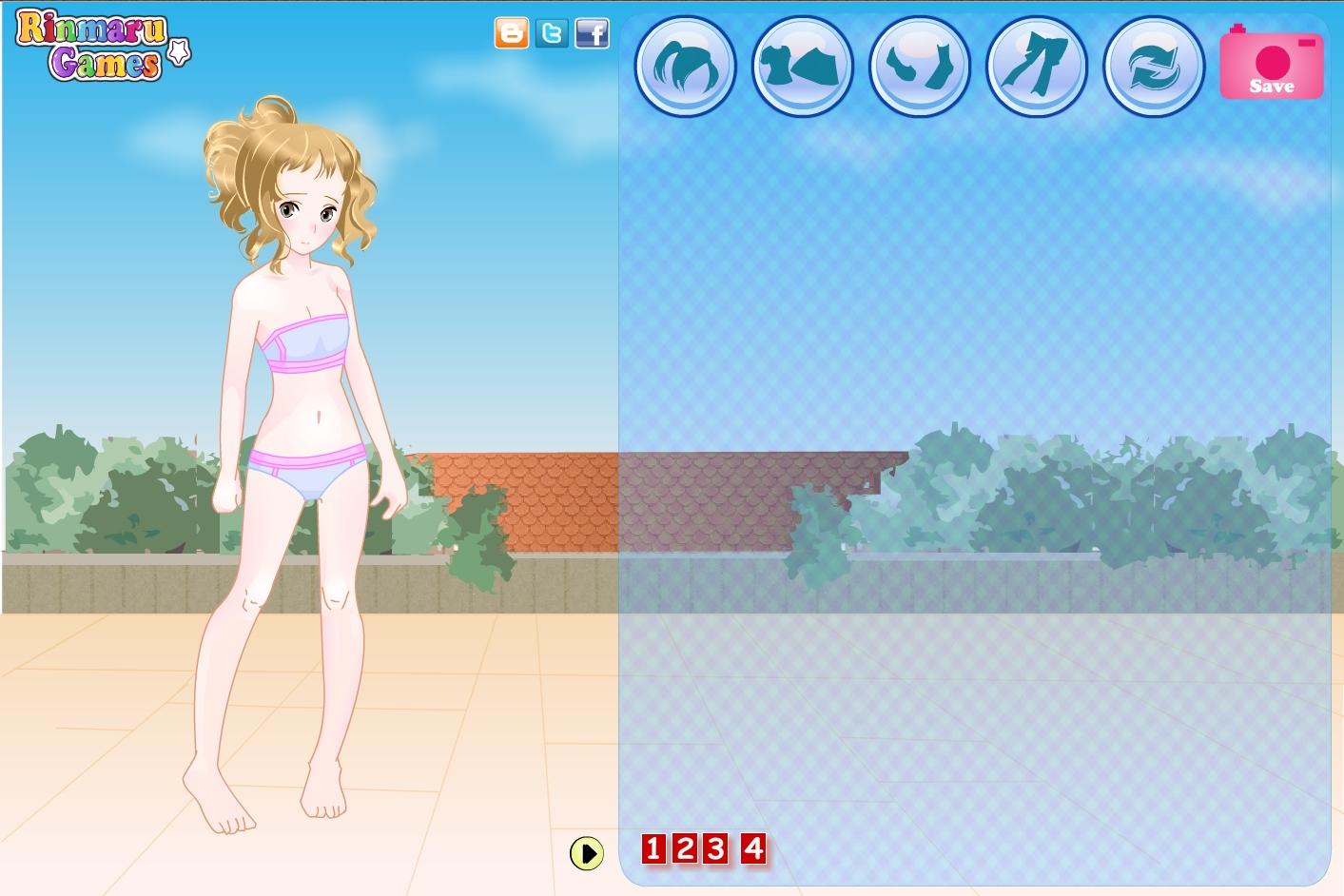Choose the ribbon accessories category

pyautogui.click(x=1036, y=67)
